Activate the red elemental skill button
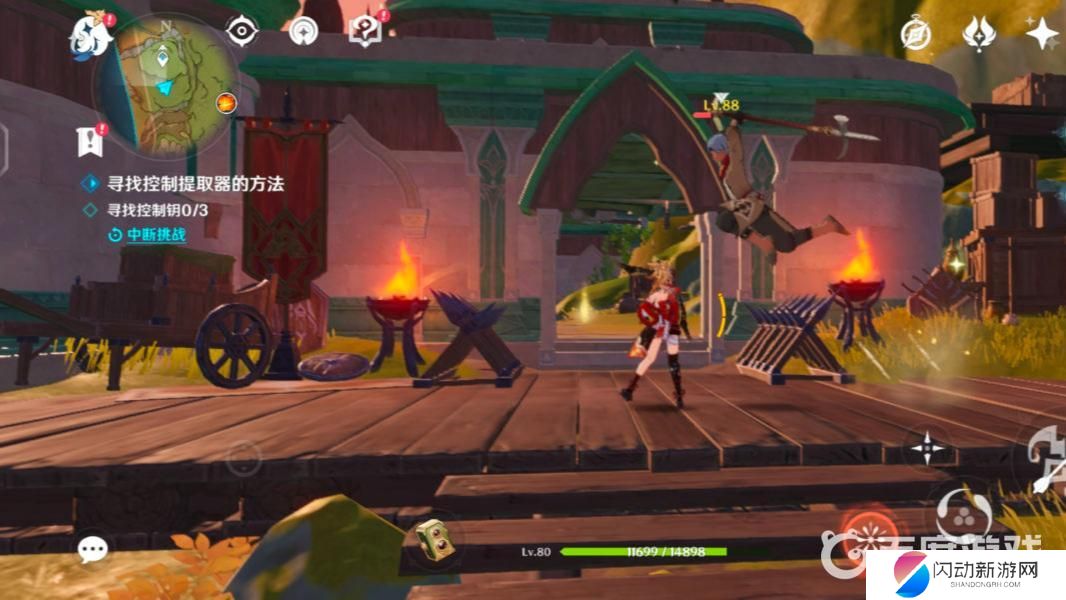Screen dimensions: 1066x600 (861, 530)
